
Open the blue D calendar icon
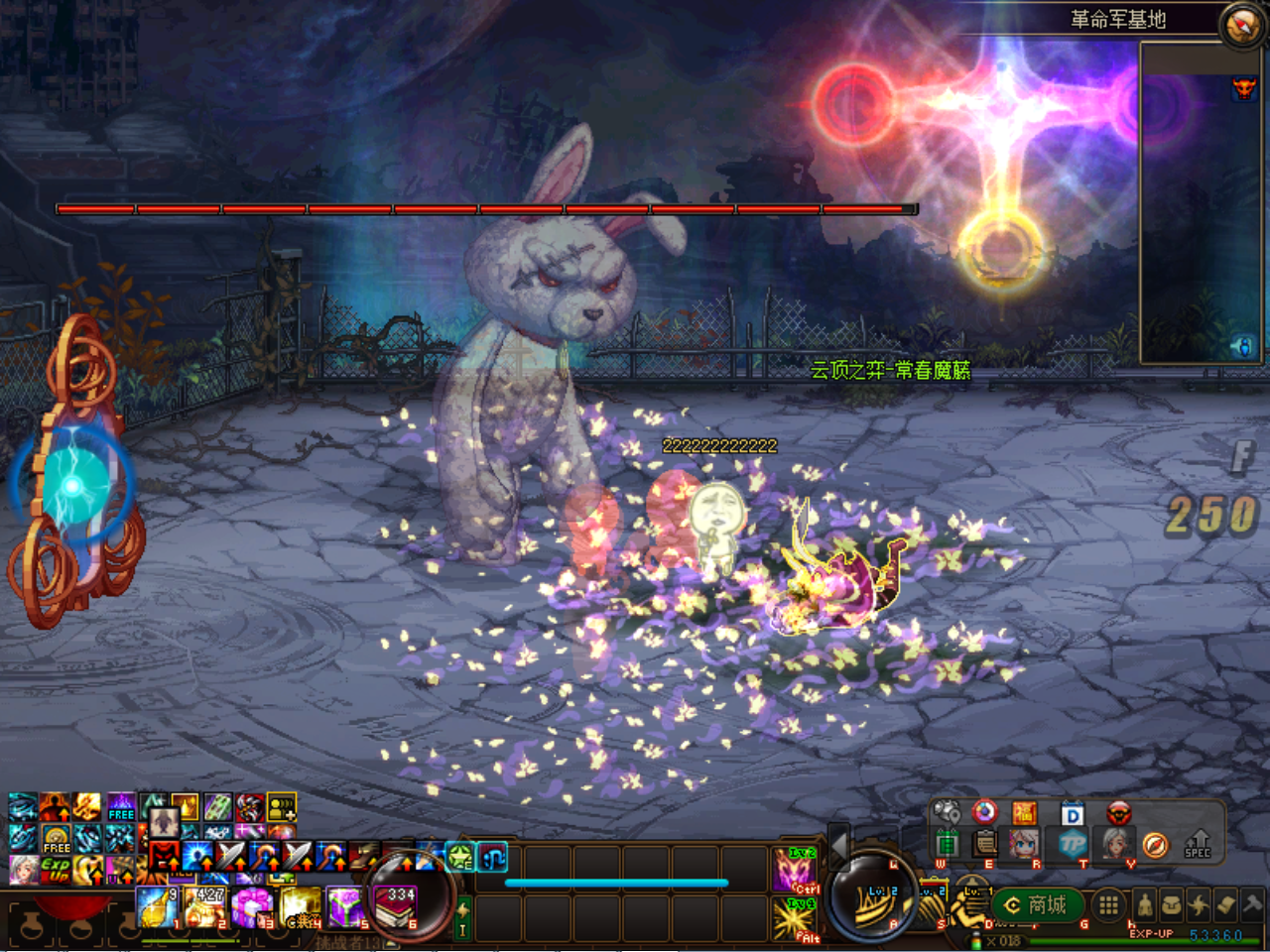click(x=1073, y=814)
